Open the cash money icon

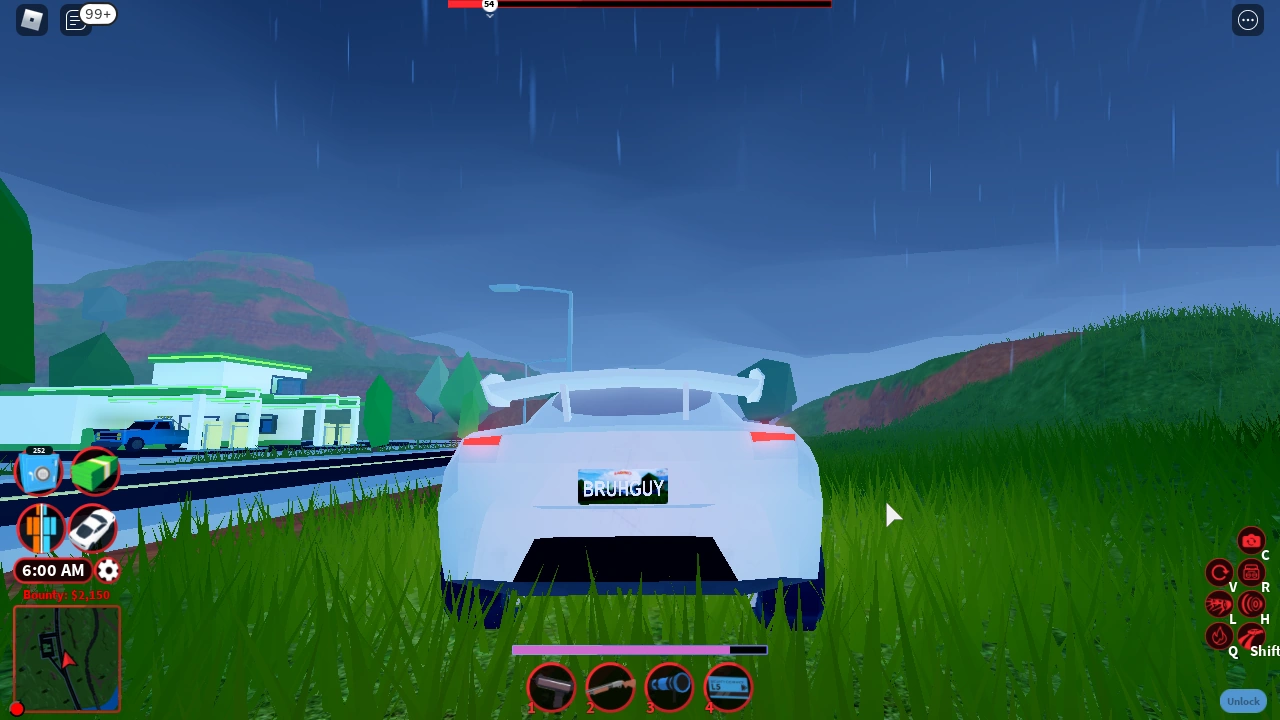(x=95, y=470)
